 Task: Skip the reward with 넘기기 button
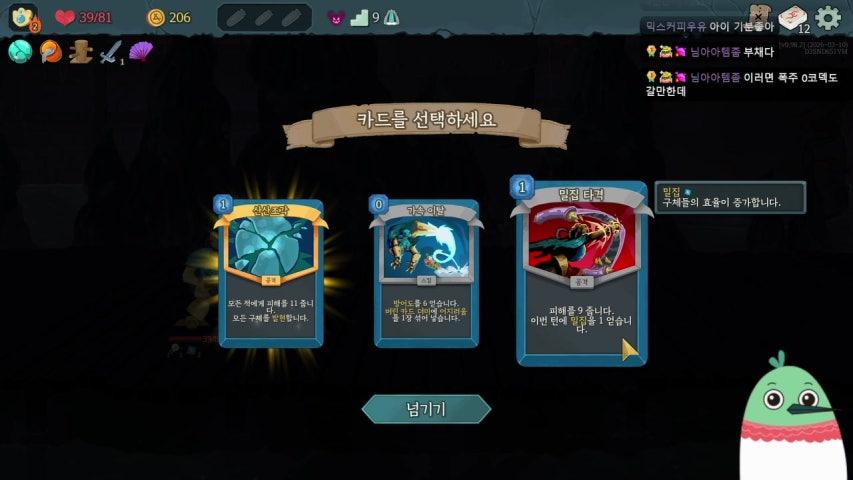[426, 408]
